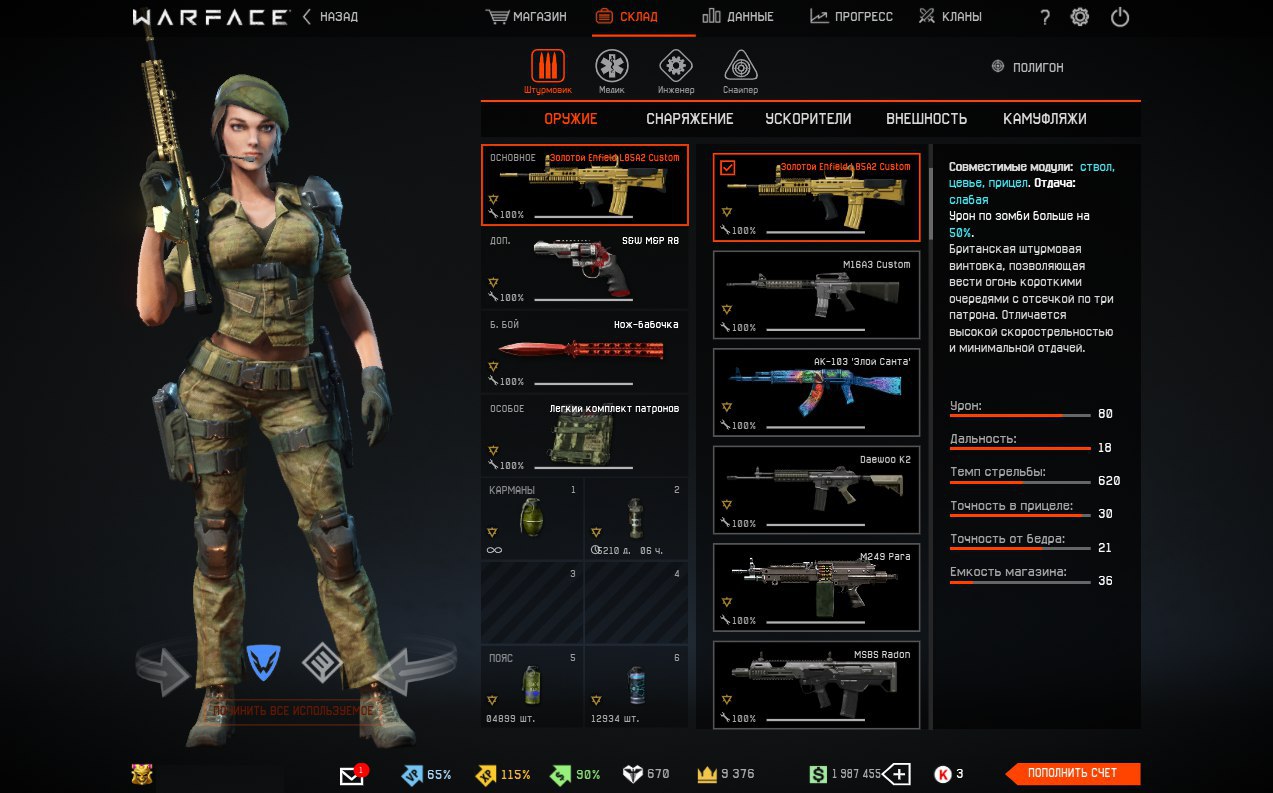Viewport: 1273px width, 793px height.
Task: Switch to the Снаряжение tab
Action: click(x=689, y=119)
